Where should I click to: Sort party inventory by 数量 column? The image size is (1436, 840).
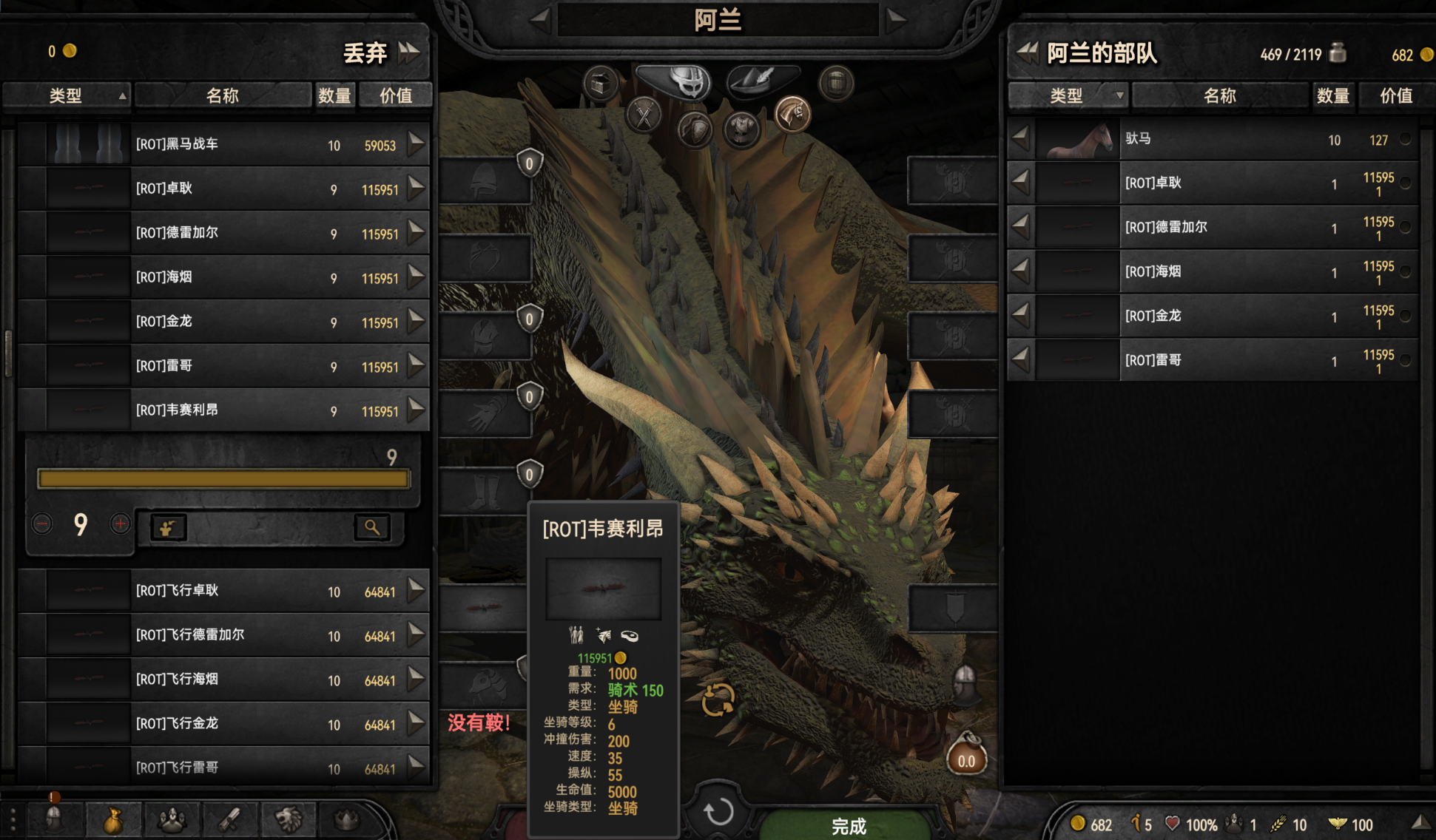tap(1332, 95)
